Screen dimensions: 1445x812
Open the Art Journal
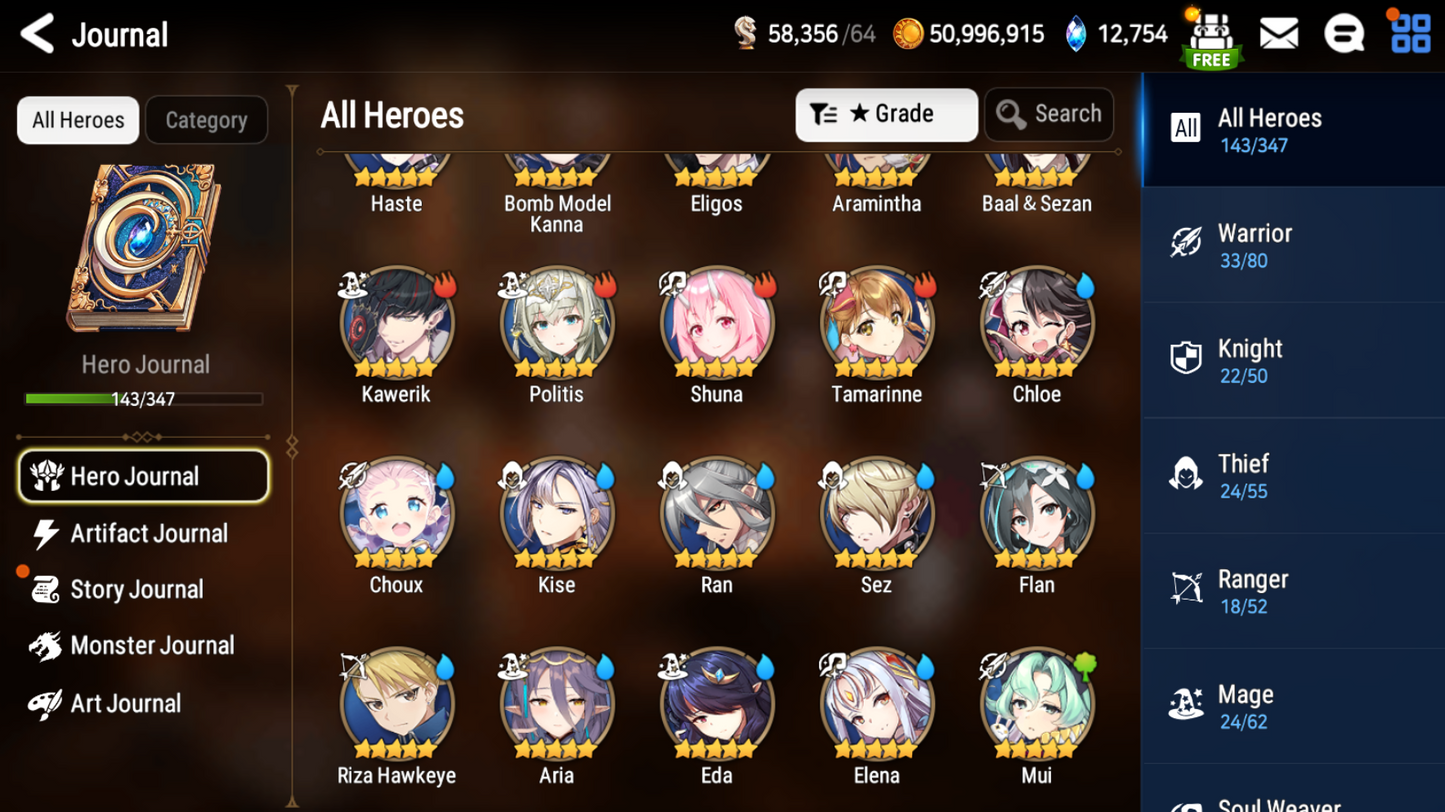pyautogui.click(x=125, y=704)
